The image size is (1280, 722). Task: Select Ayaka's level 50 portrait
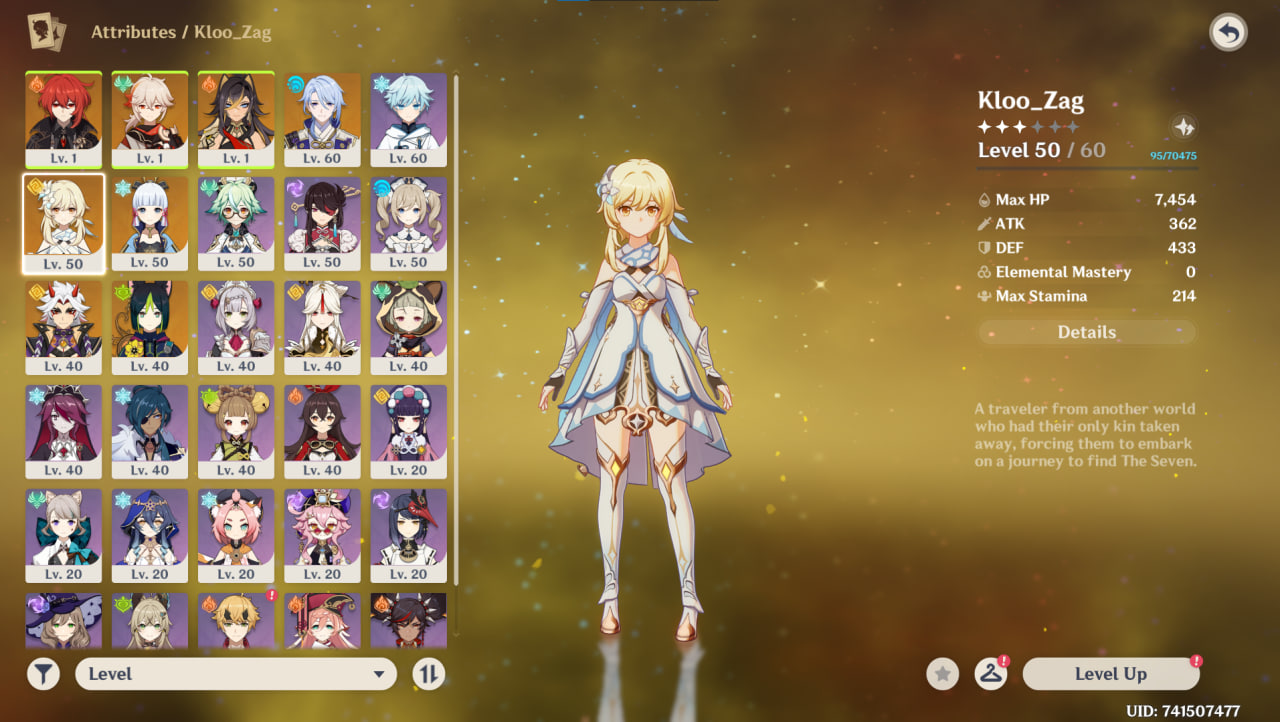coord(149,222)
